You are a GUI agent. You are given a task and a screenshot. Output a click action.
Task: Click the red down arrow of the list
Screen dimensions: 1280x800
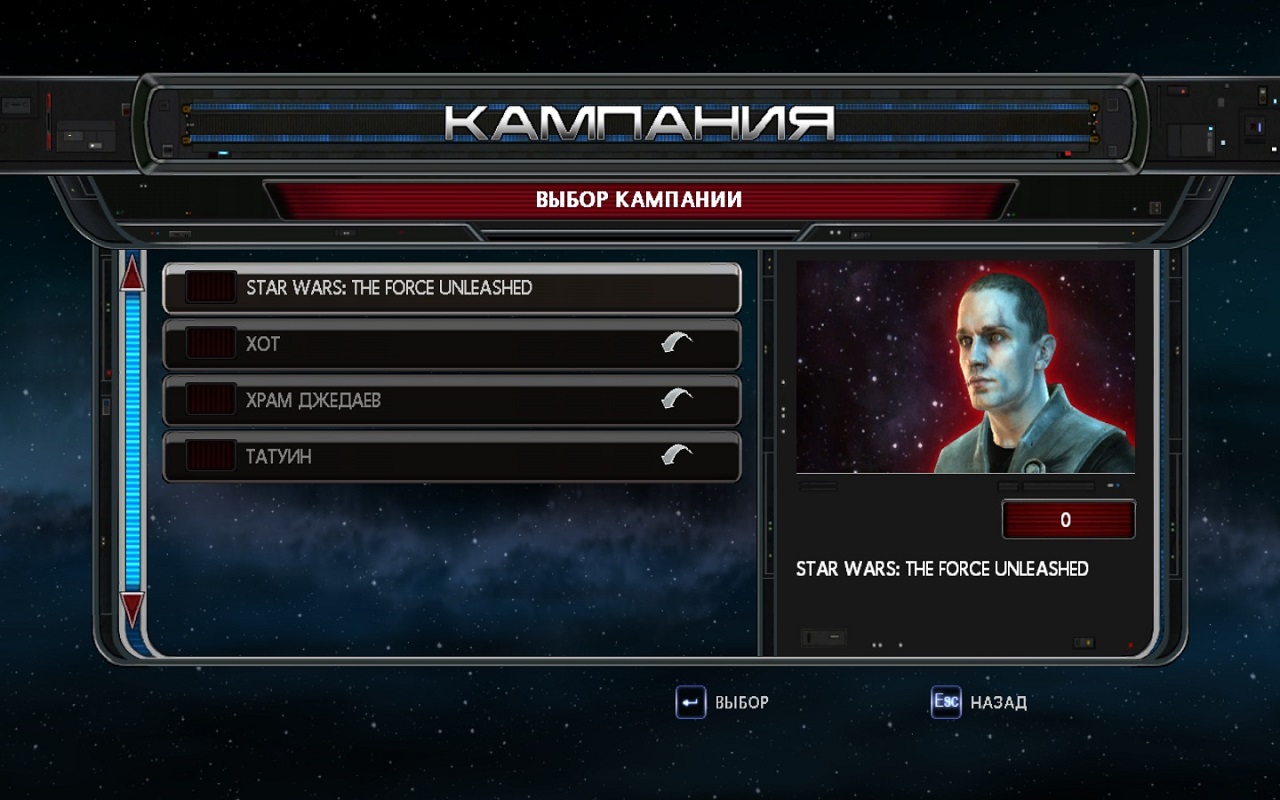pyautogui.click(x=132, y=609)
